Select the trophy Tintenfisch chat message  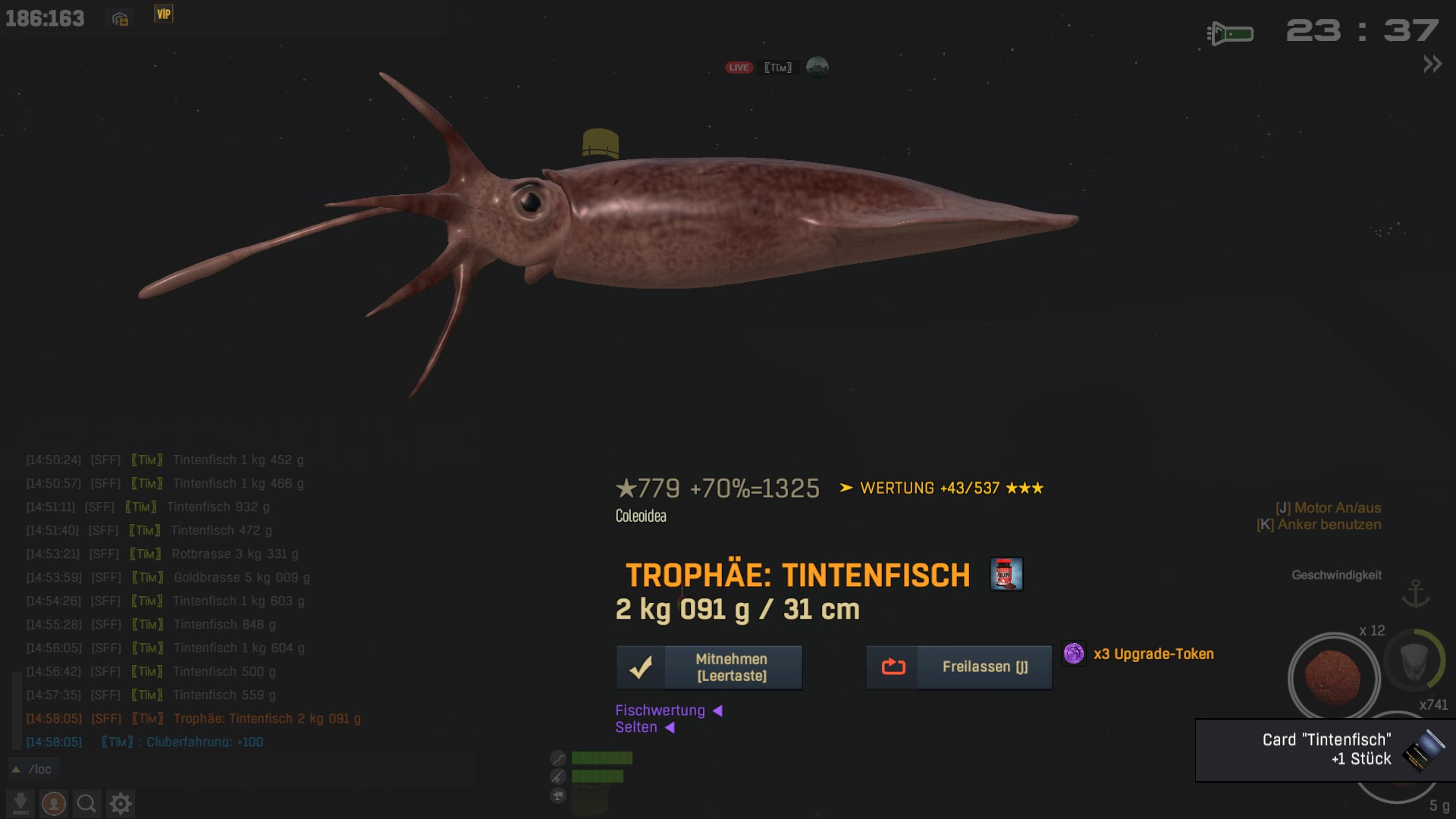(x=267, y=718)
